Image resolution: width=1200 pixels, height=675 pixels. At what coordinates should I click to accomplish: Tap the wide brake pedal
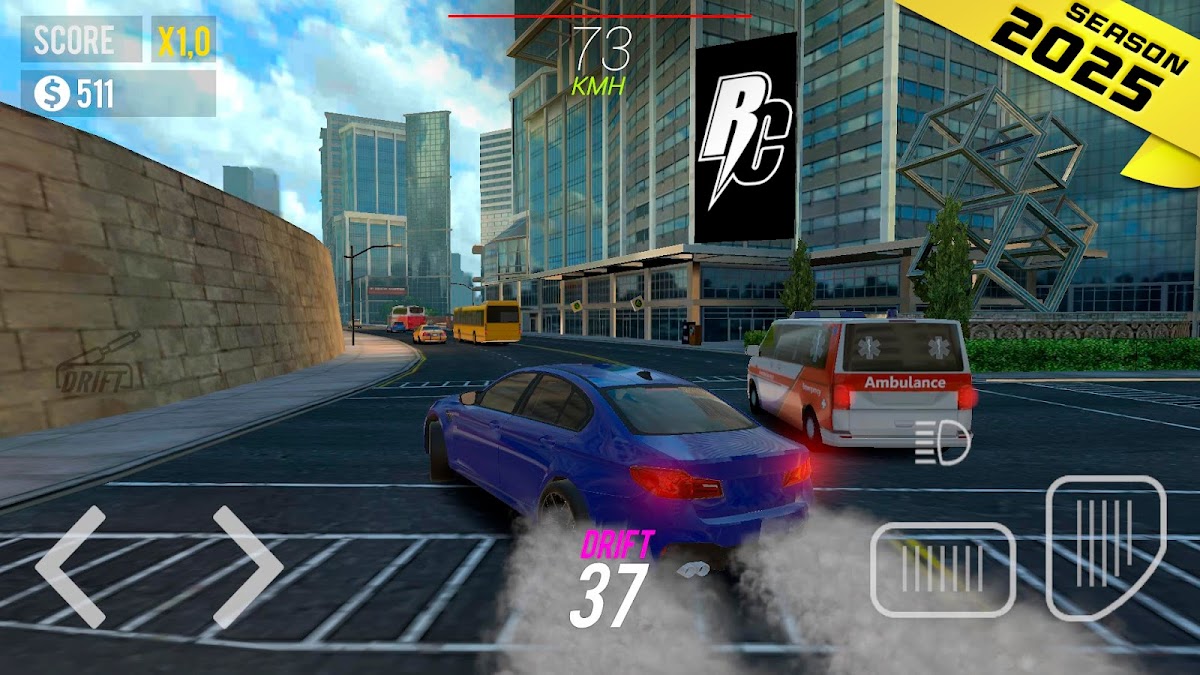(942, 570)
